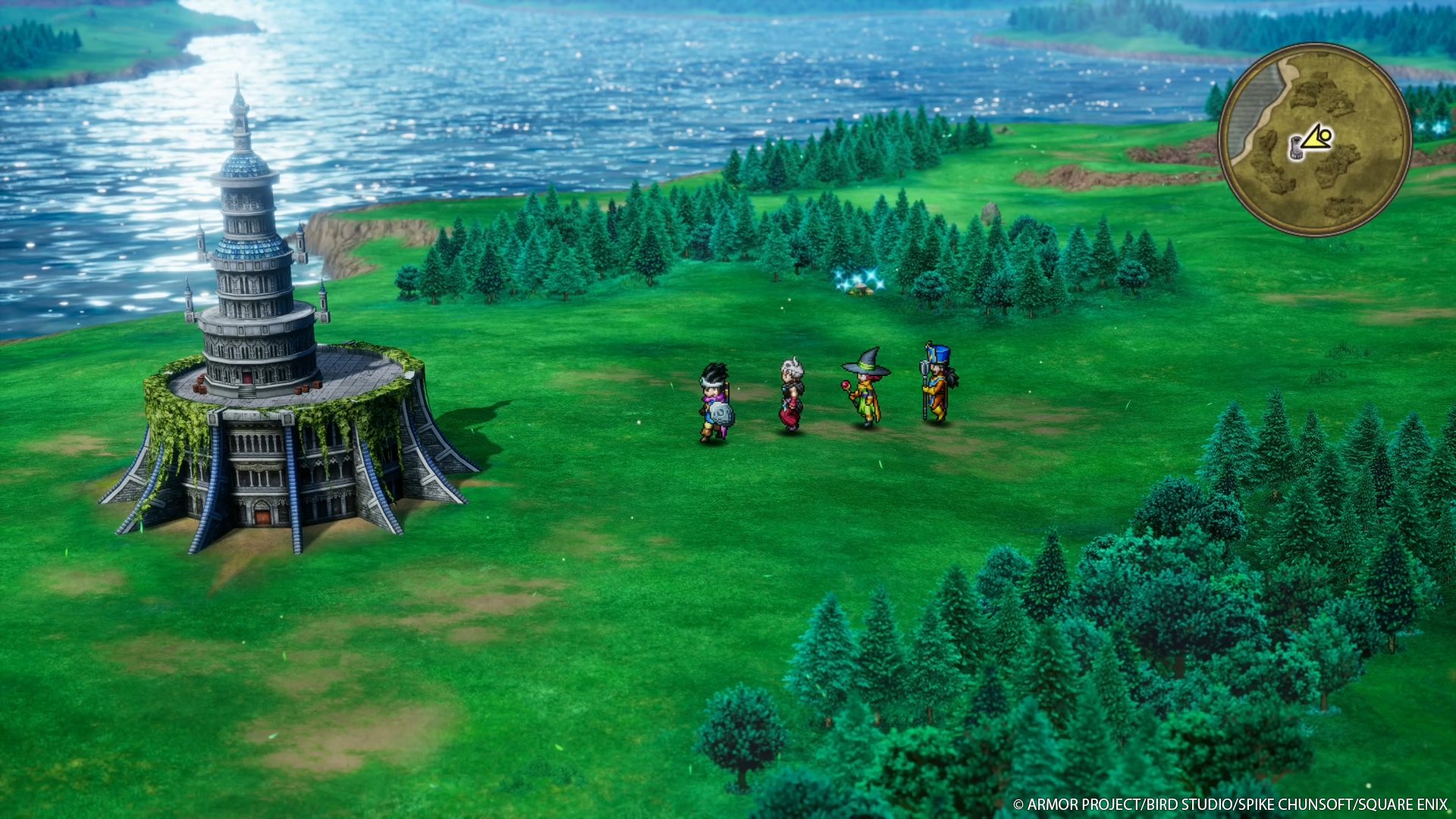Screen dimensions: 1456x819
Task: Click the tower's red entrance door
Action: pyautogui.click(x=247, y=377)
